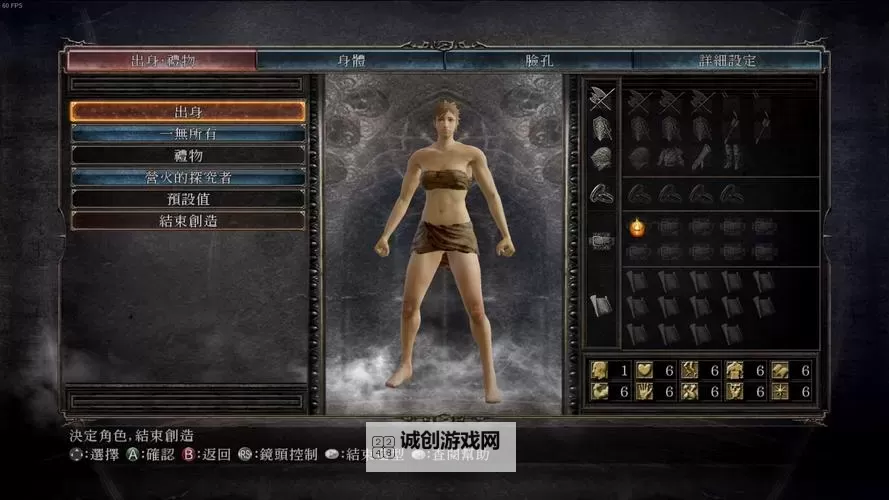Open the 詳細設定 tab
This screenshot has height=500, width=889.
tap(727, 61)
